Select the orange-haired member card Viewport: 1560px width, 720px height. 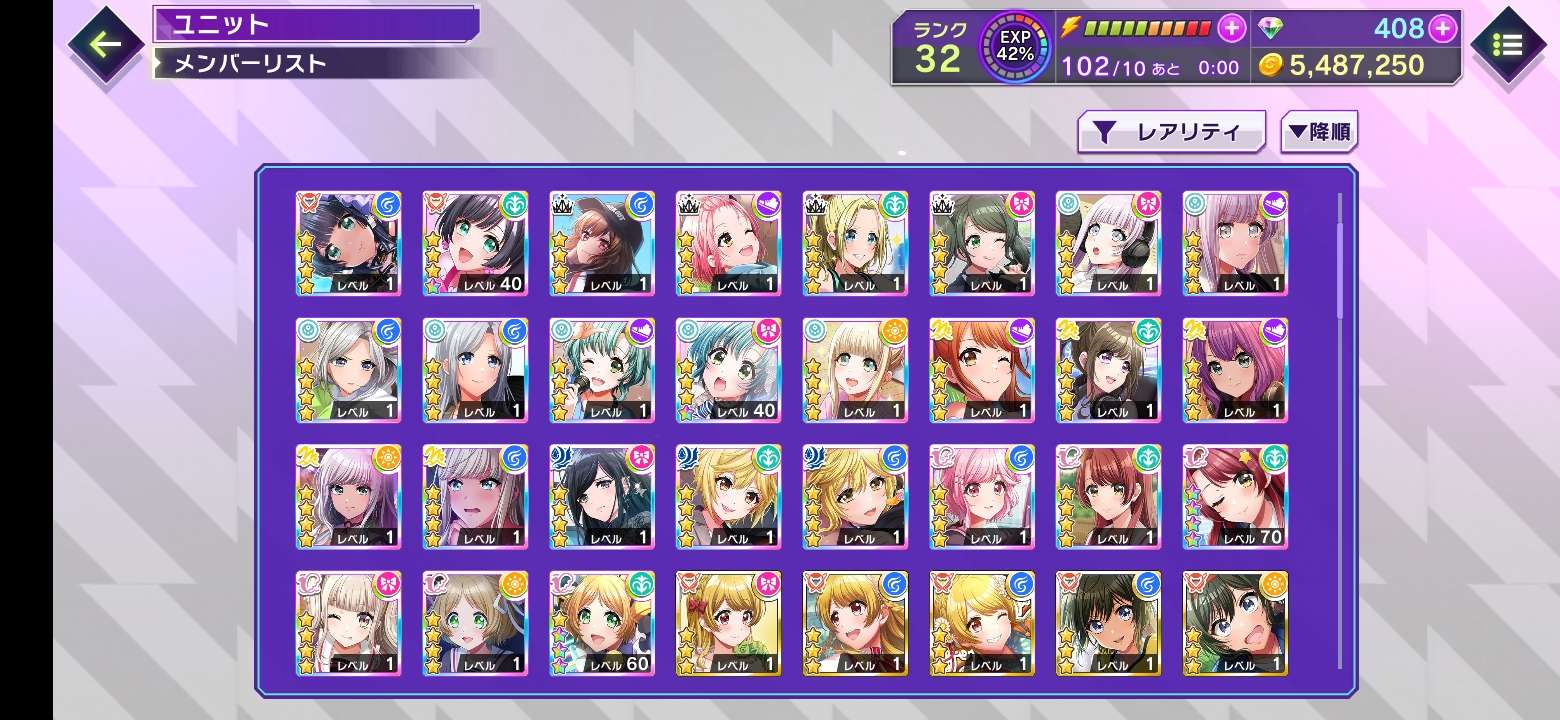click(x=982, y=370)
